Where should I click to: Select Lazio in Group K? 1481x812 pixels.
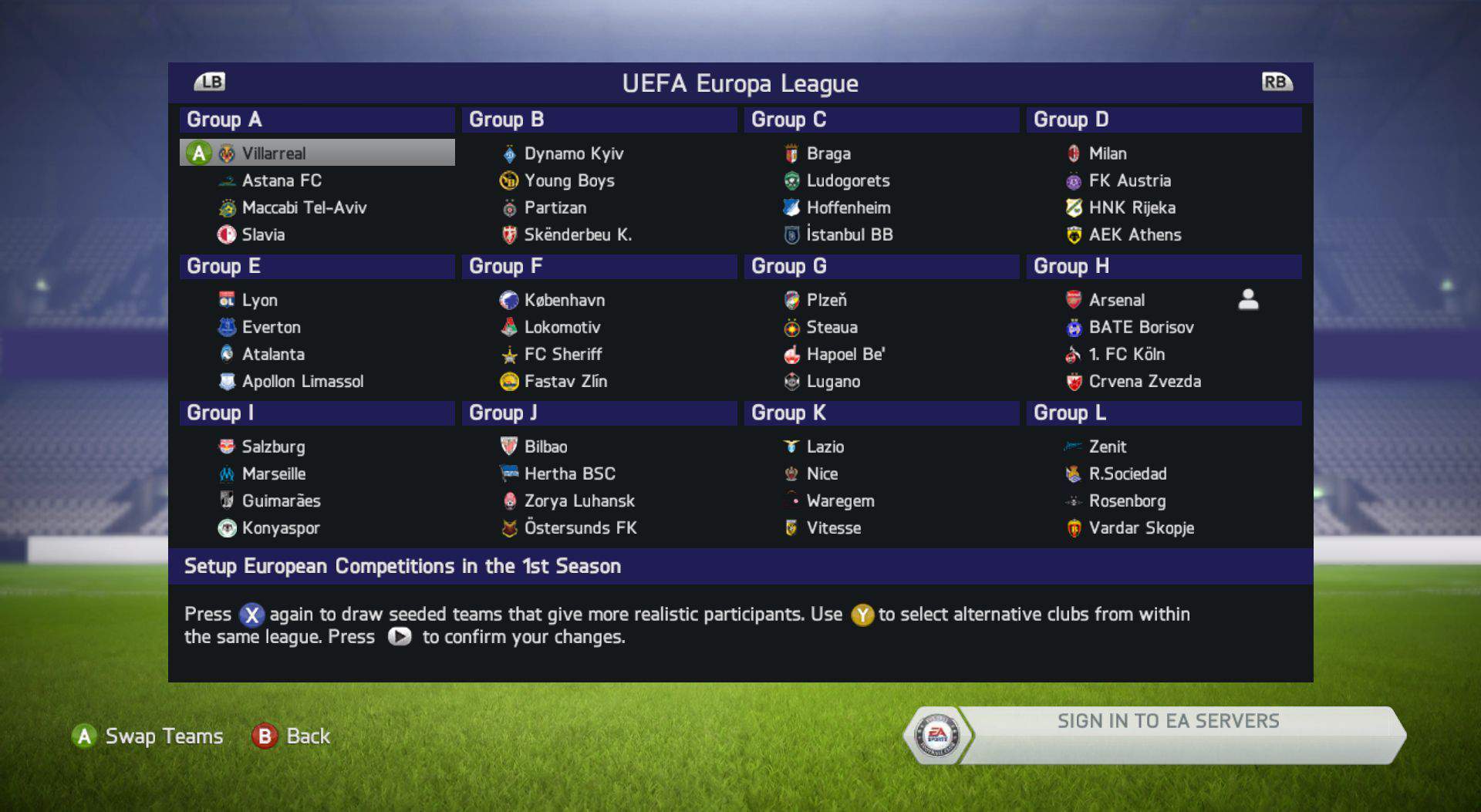tap(825, 446)
